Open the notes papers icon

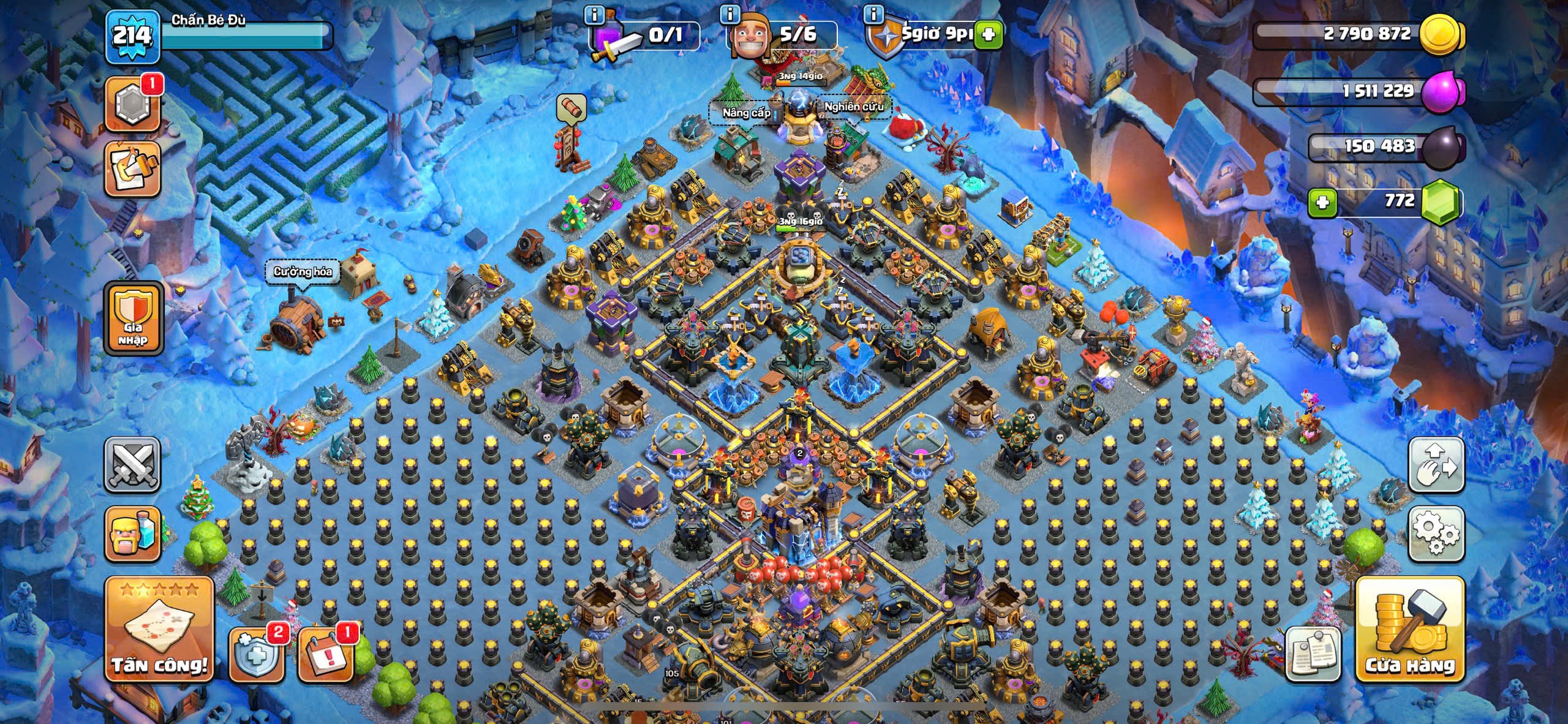coord(1312,654)
